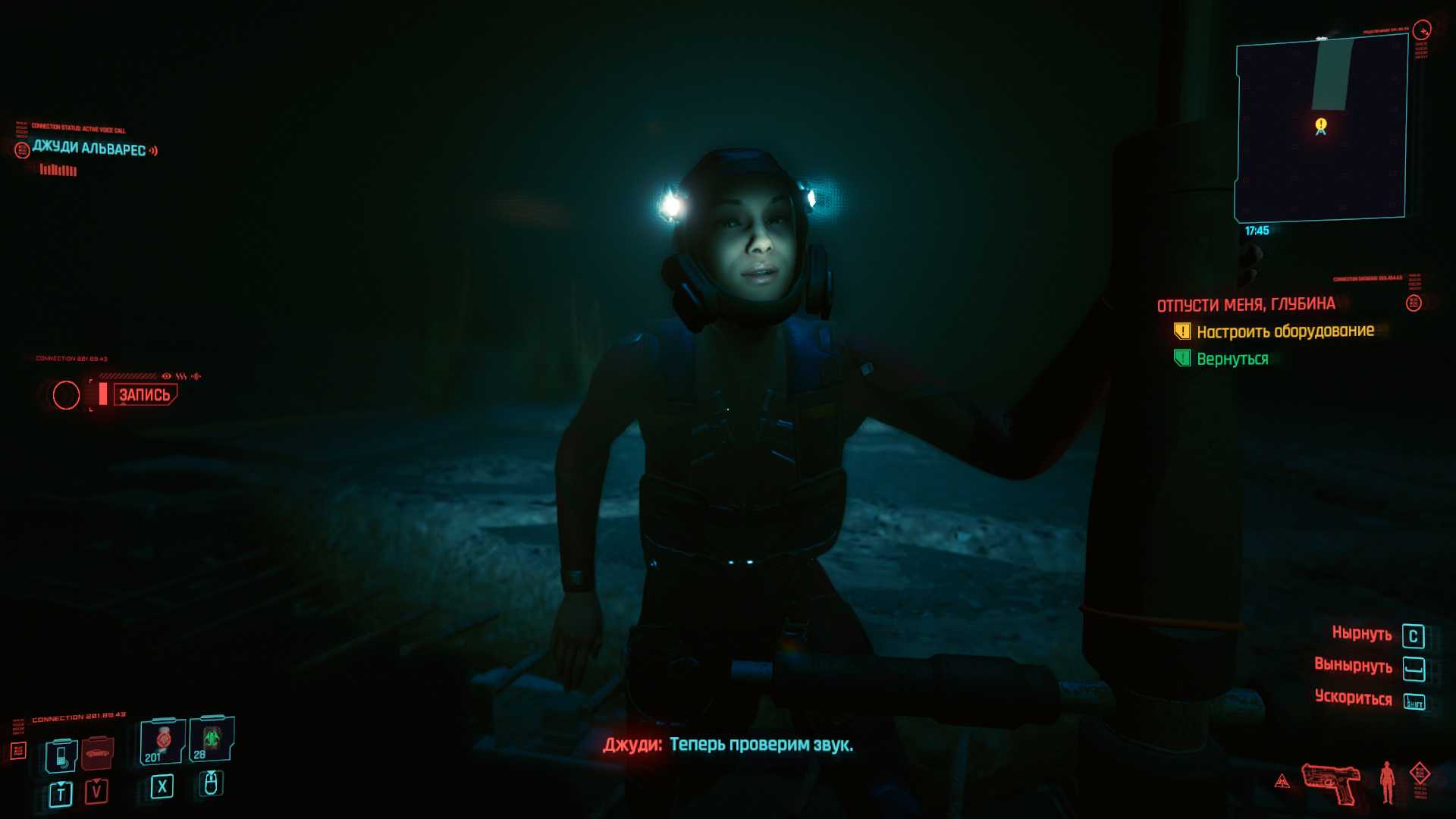Image resolution: width=1456 pixels, height=819 pixels.
Task: Open the phone quick slot
Action: pos(61,755)
